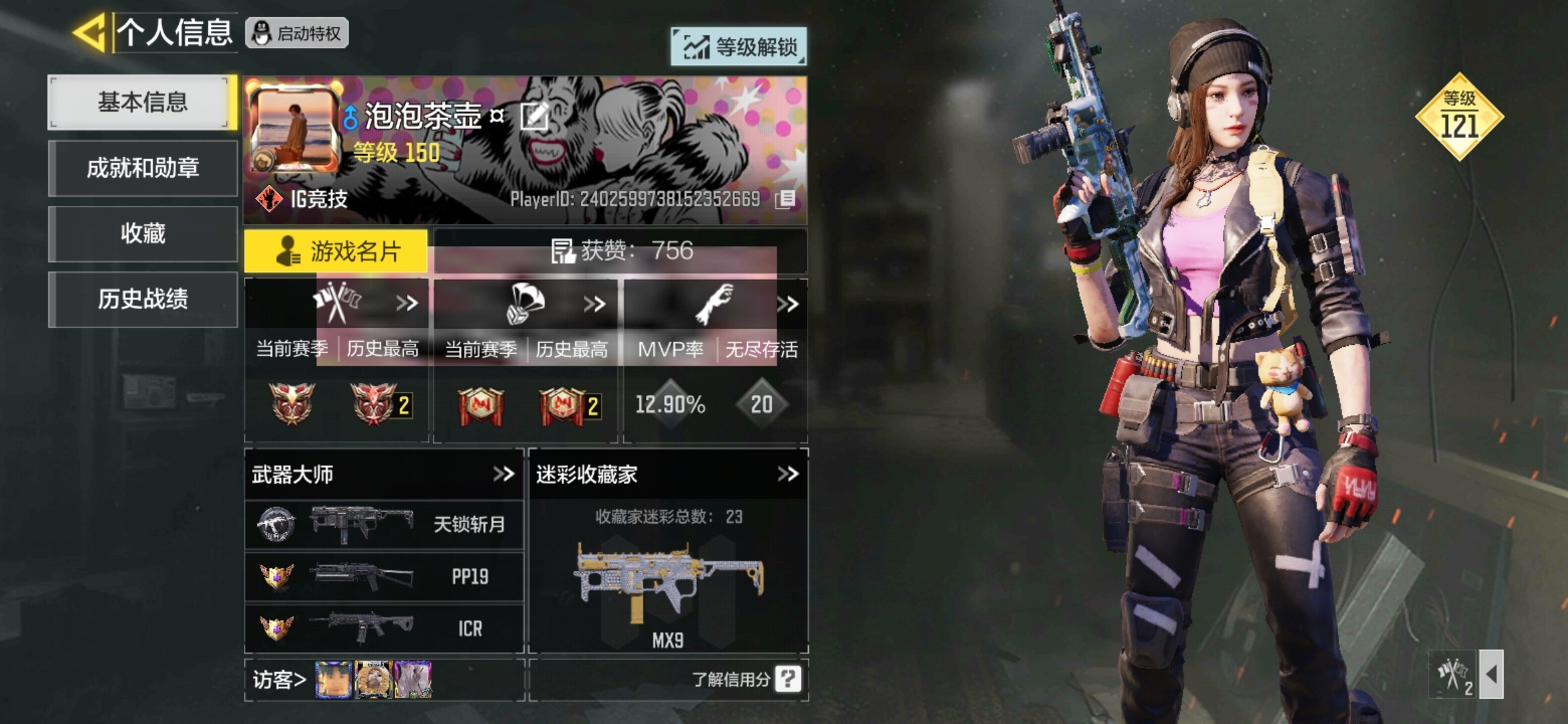Select the 天锁斩月 weapon row
The image size is (1568, 724).
(384, 524)
